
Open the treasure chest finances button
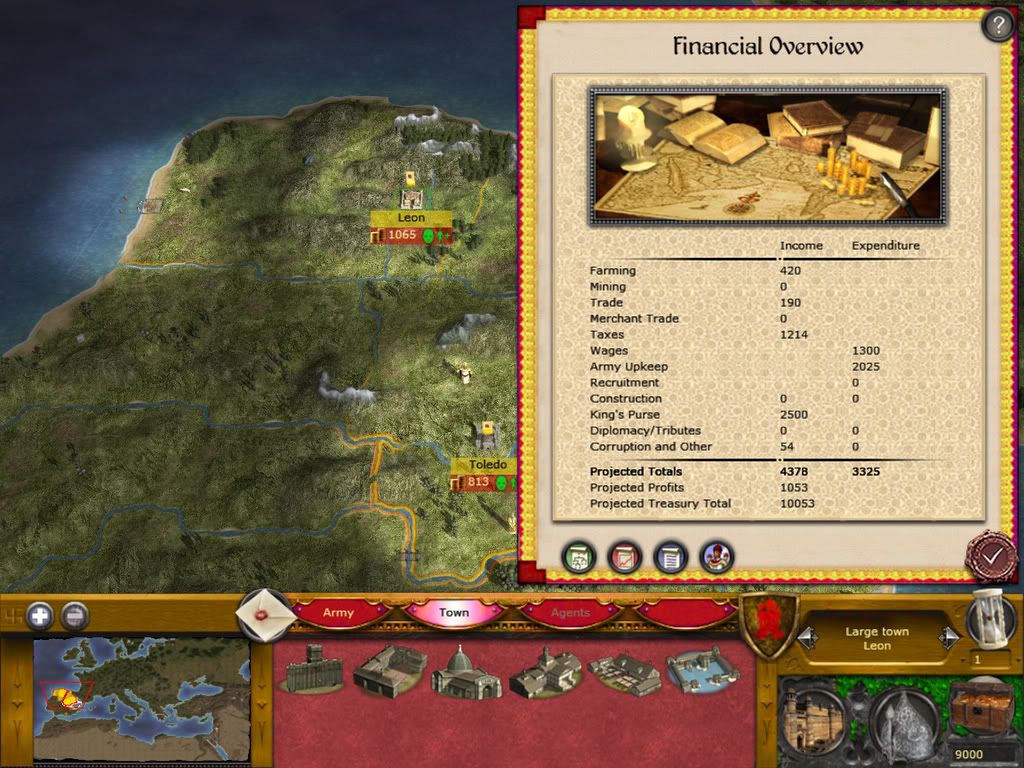981,710
